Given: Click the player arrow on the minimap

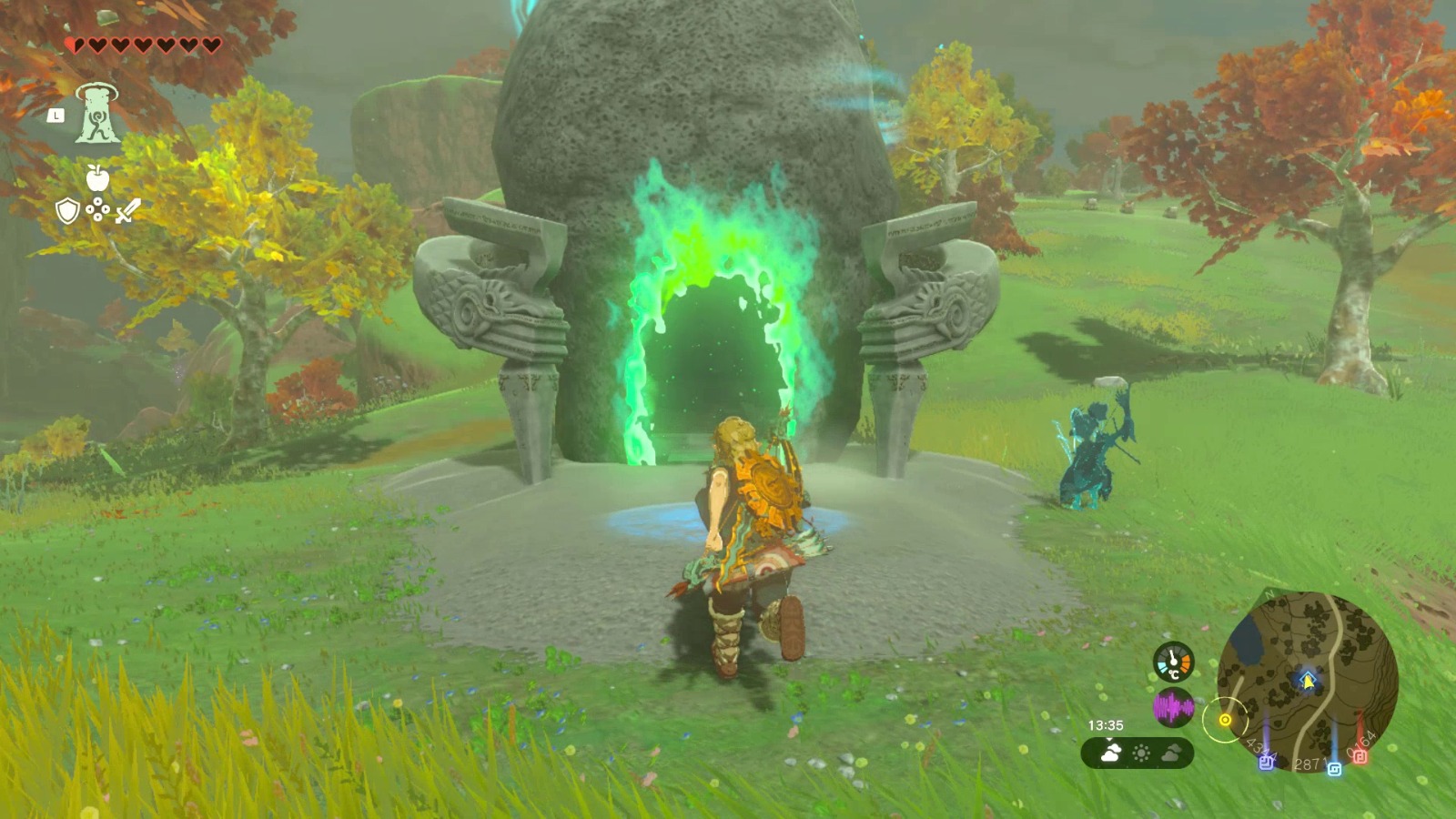Looking at the screenshot, I should [1307, 680].
